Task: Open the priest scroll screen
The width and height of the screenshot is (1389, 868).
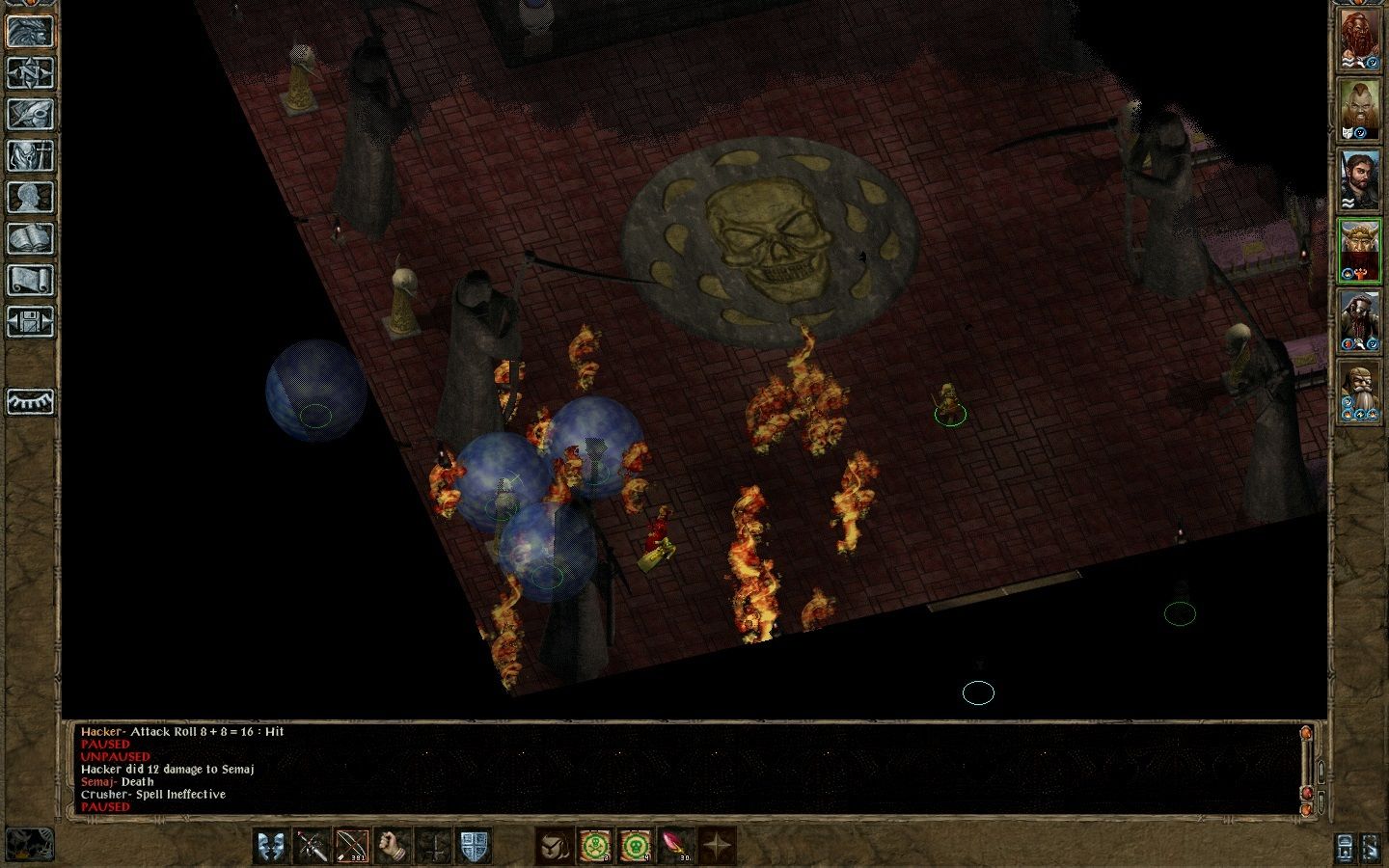Action: point(31,280)
